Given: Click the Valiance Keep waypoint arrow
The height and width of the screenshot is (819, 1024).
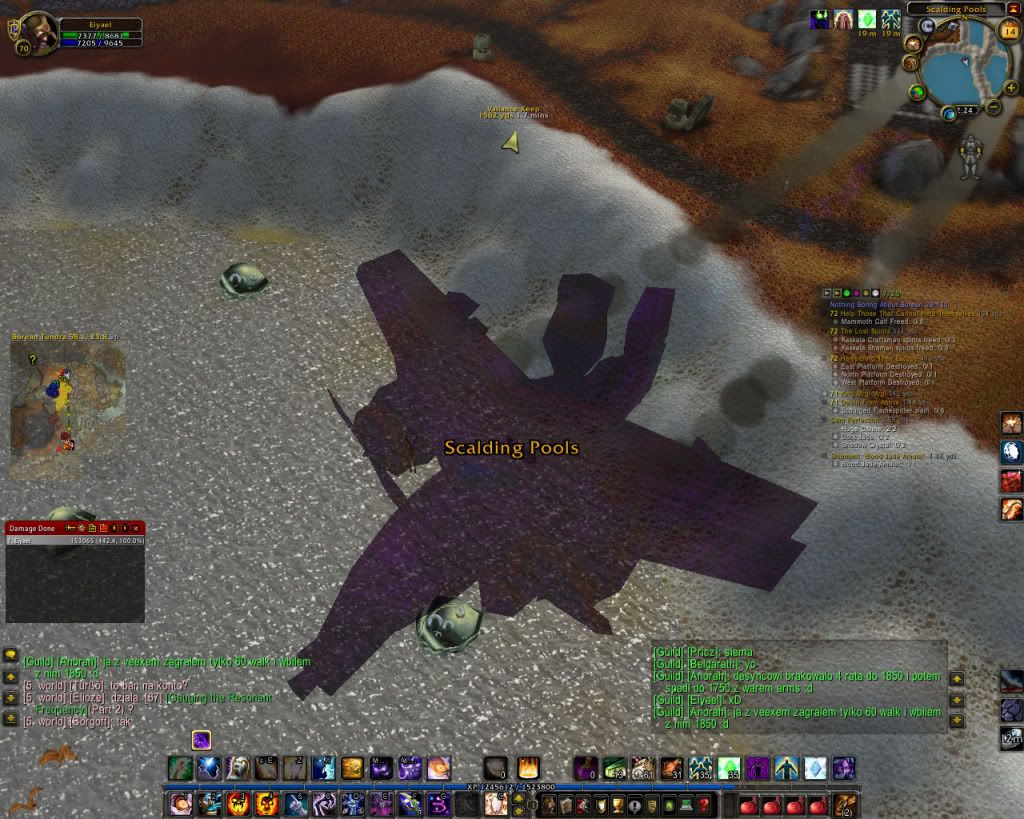Looking at the screenshot, I should [x=512, y=143].
